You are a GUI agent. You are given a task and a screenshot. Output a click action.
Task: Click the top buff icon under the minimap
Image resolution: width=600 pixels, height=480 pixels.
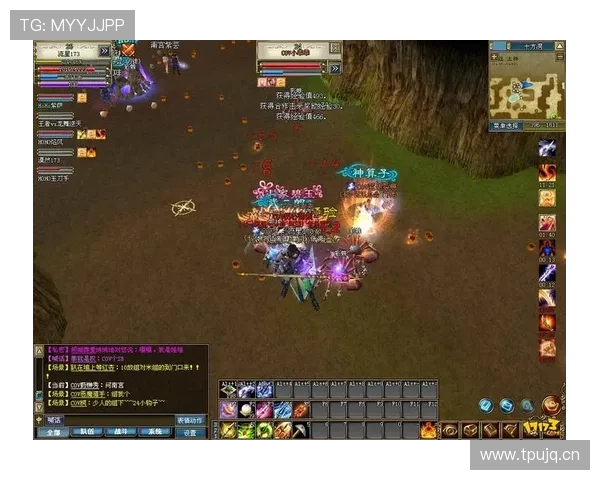(547, 148)
